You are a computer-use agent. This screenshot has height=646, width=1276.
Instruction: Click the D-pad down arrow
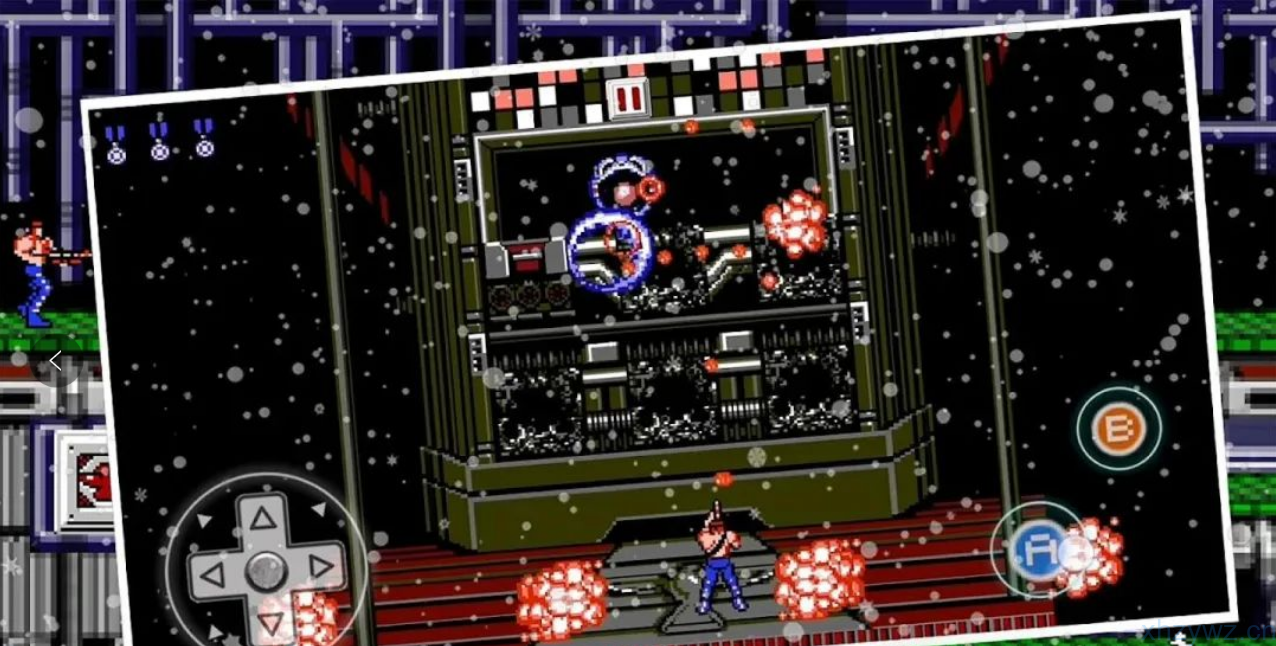tap(270, 625)
